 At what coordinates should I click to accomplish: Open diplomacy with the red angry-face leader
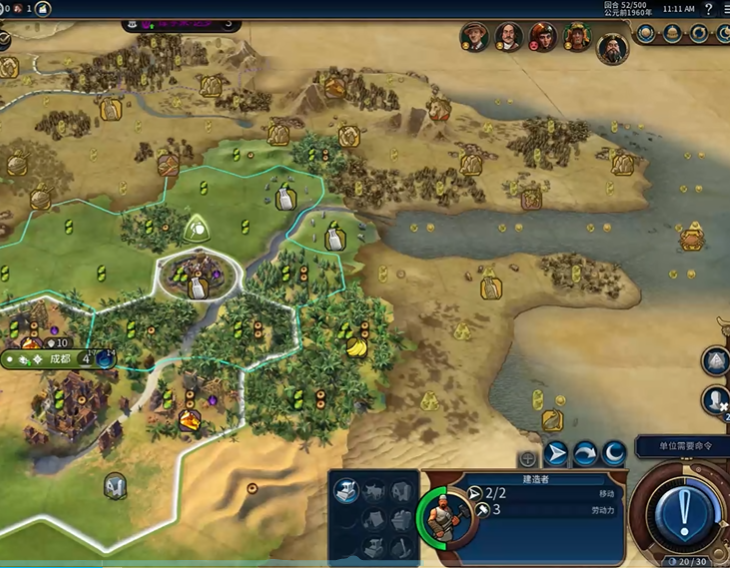tap(543, 37)
